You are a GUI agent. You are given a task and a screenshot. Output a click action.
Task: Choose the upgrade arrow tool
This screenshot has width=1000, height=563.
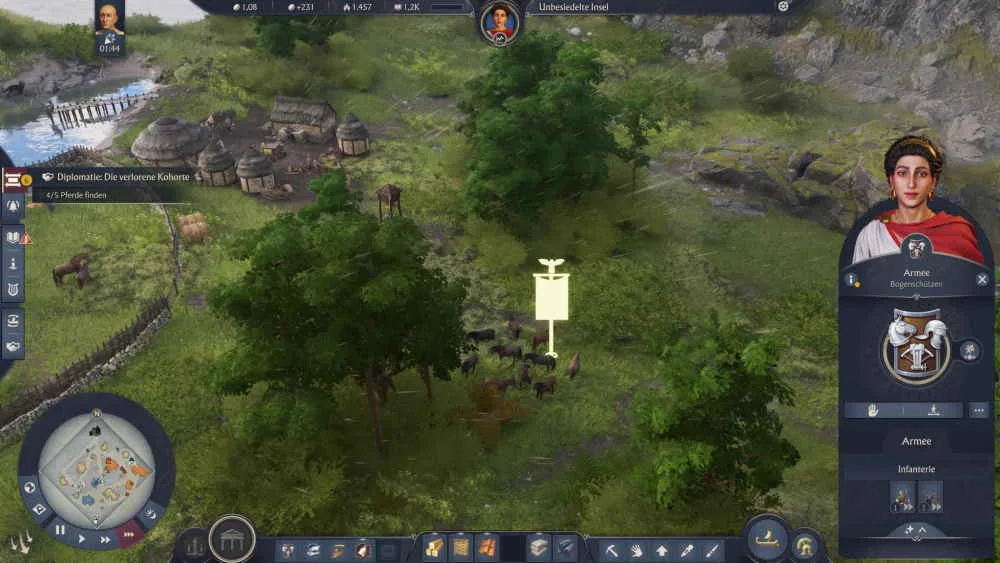(662, 549)
